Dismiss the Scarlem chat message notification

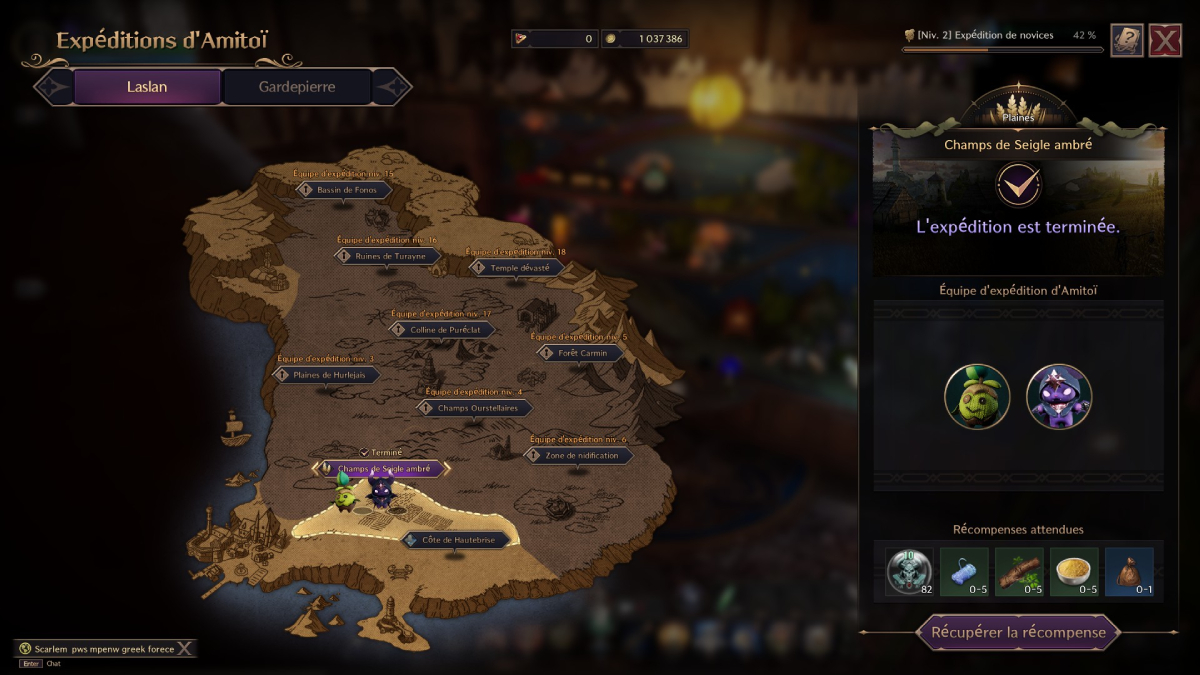pyautogui.click(x=184, y=649)
